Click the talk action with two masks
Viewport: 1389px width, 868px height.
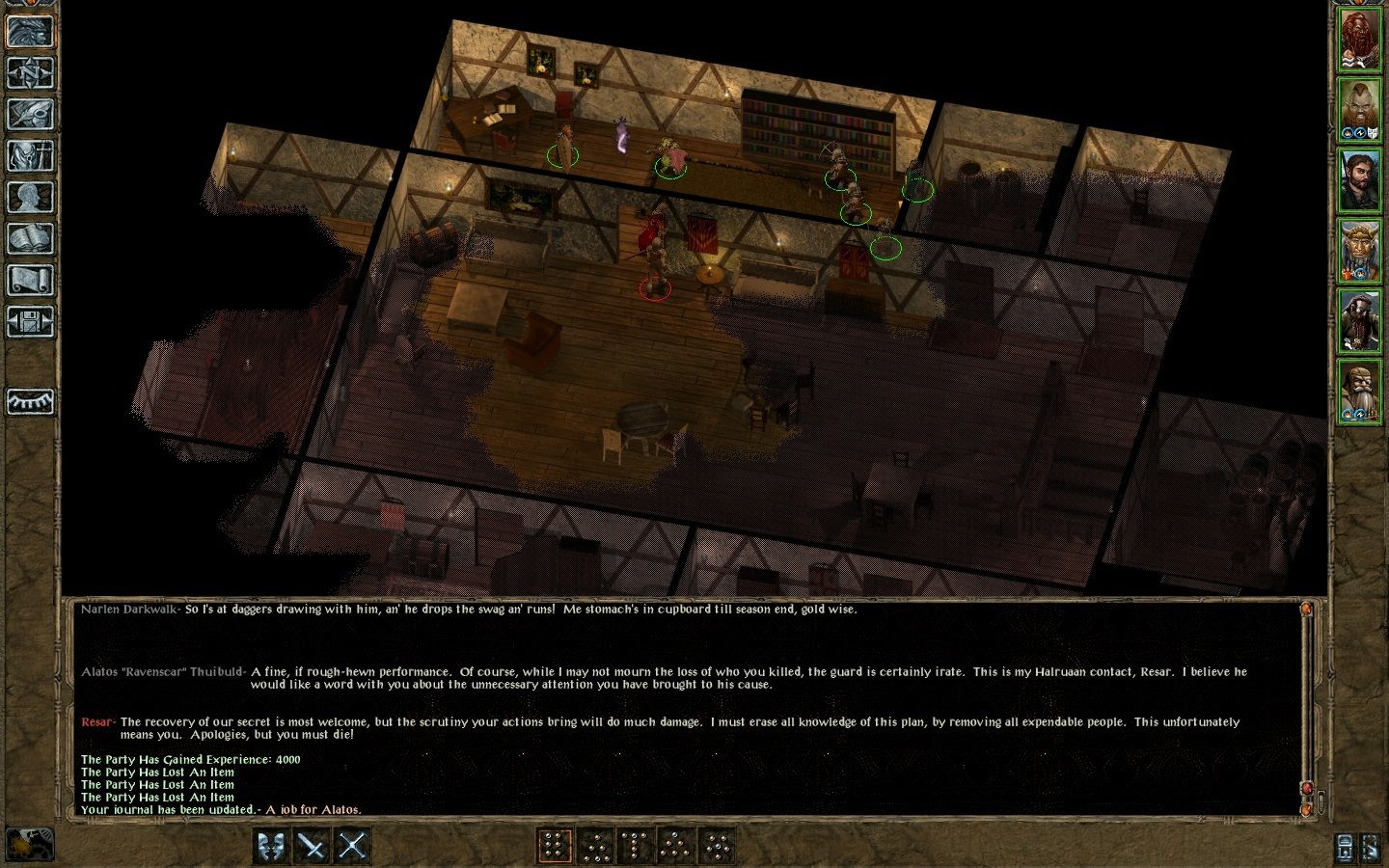(x=270, y=847)
